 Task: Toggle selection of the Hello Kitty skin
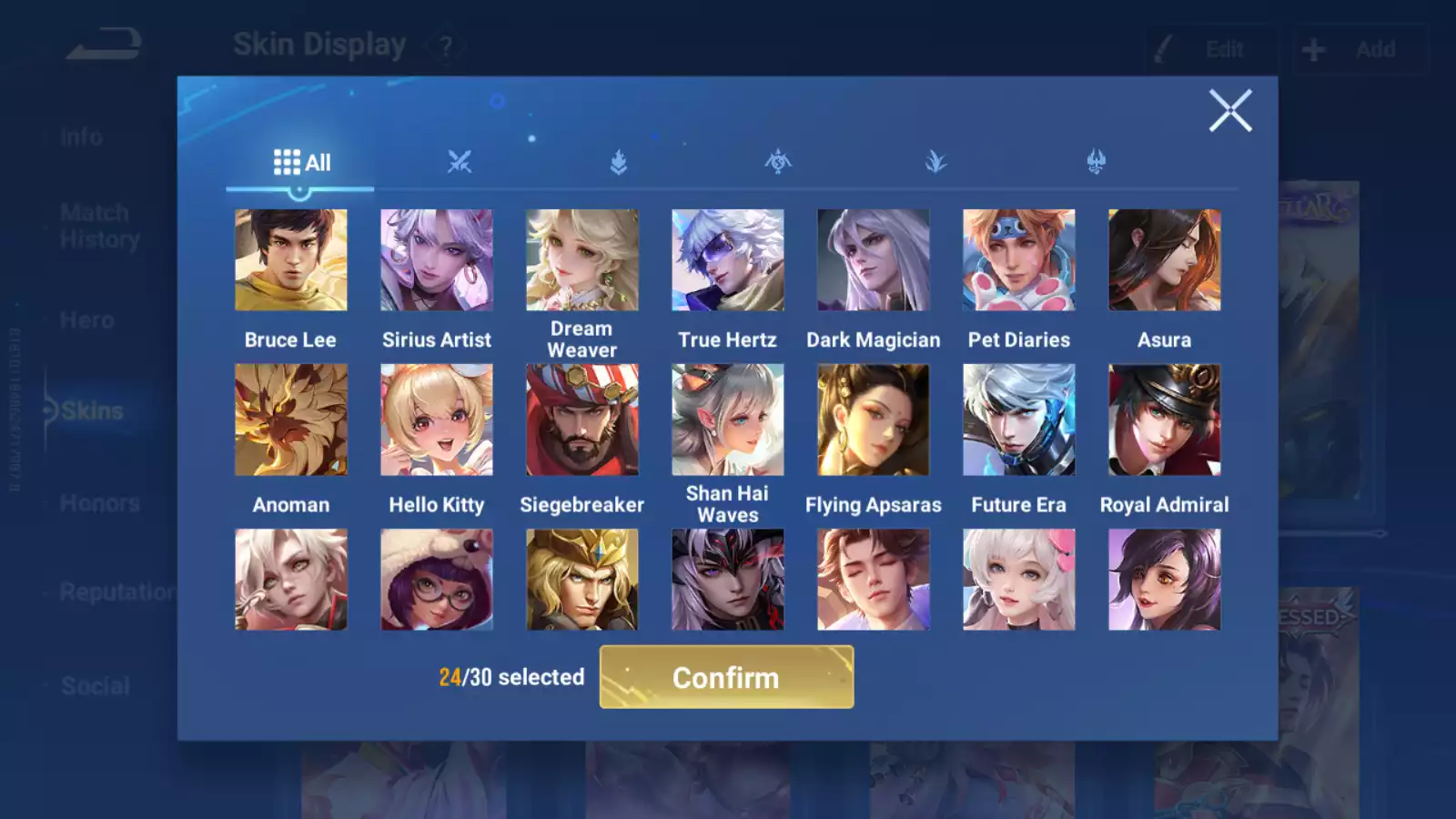[x=436, y=419]
